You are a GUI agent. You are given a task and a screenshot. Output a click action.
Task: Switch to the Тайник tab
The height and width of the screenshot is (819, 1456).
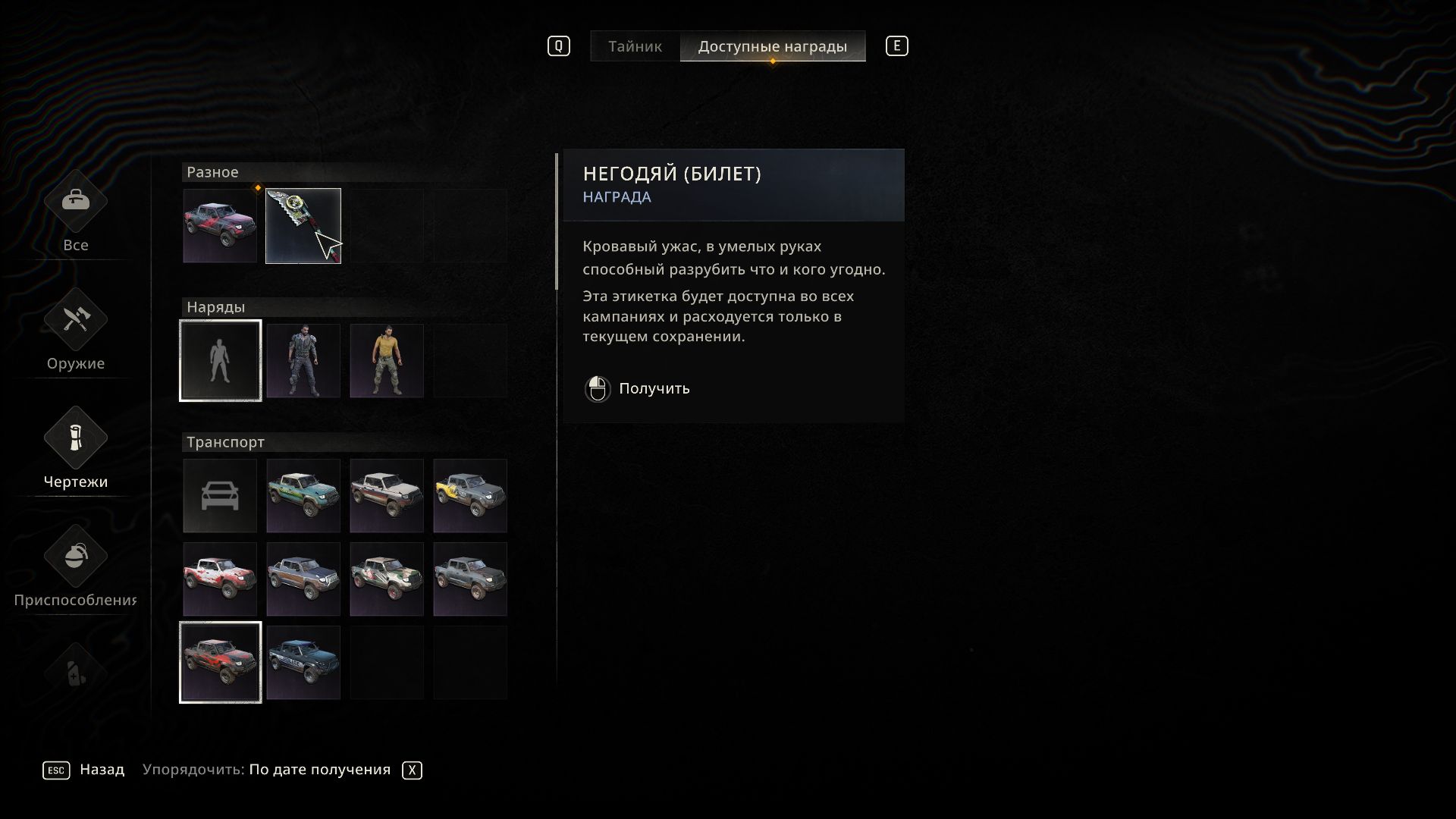[635, 46]
